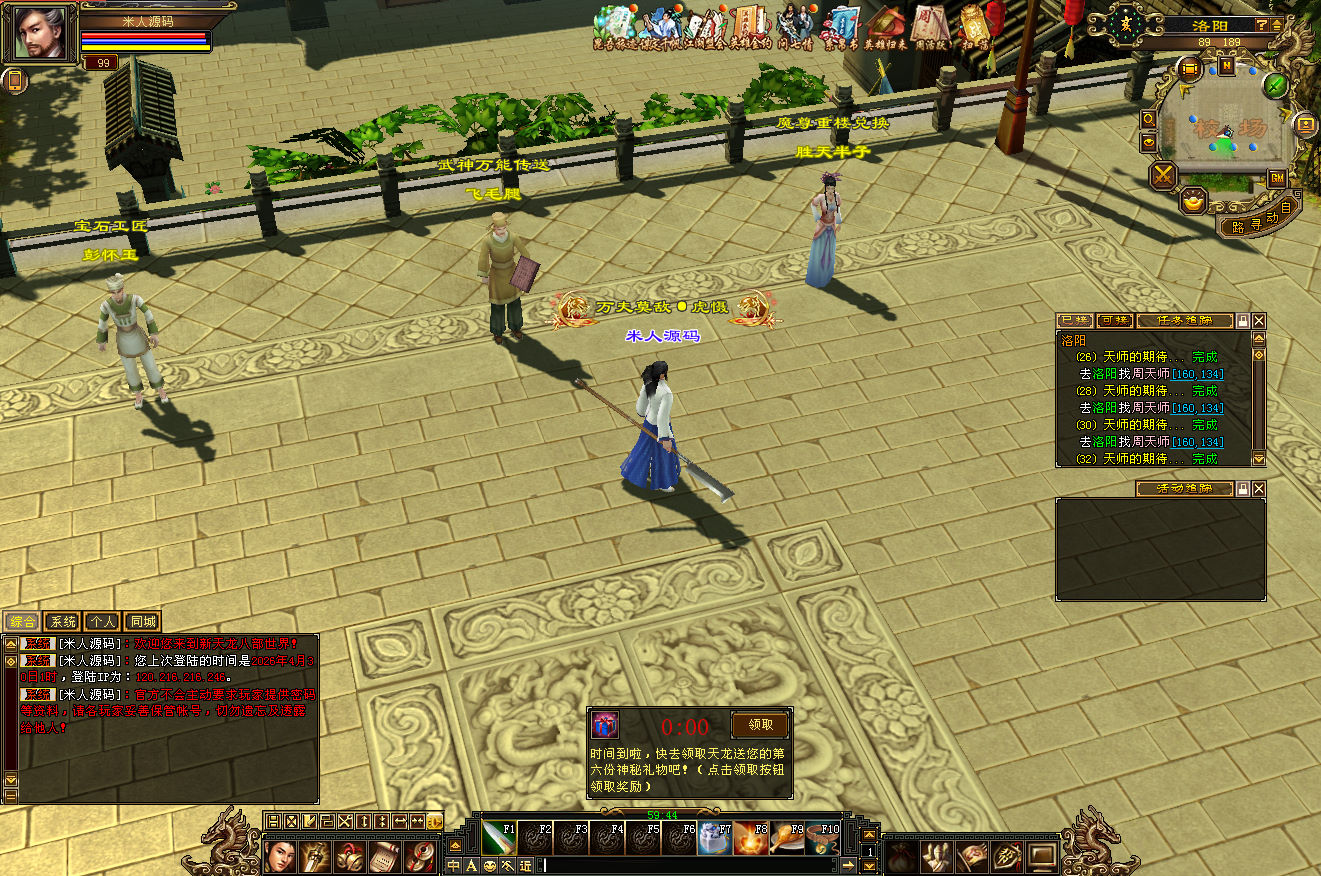The height and width of the screenshot is (876, 1321).
Task: Close the activity tracker panel
Action: coord(1259,488)
